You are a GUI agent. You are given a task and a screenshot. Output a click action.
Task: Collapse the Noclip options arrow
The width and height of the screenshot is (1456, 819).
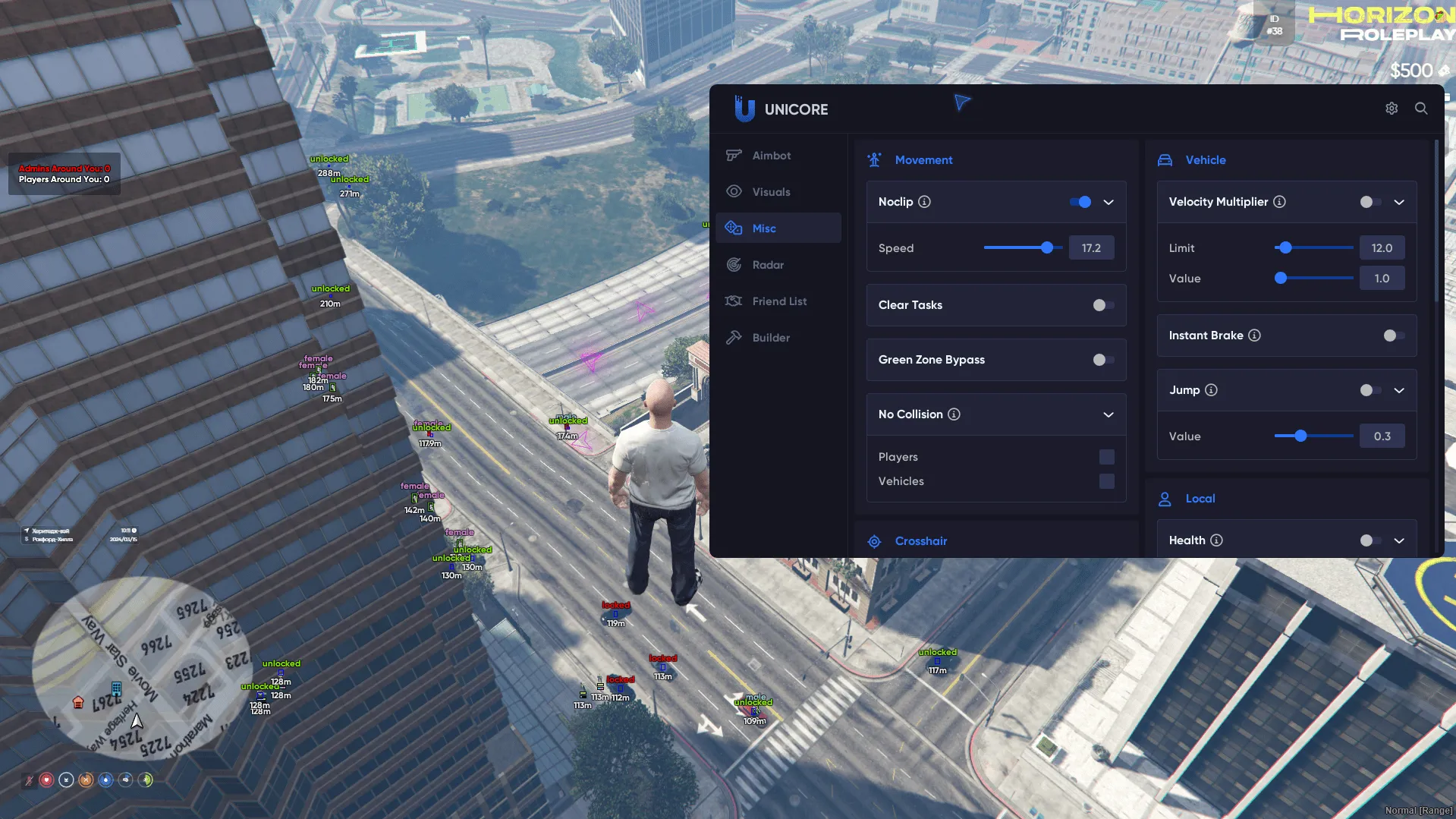[x=1109, y=202]
